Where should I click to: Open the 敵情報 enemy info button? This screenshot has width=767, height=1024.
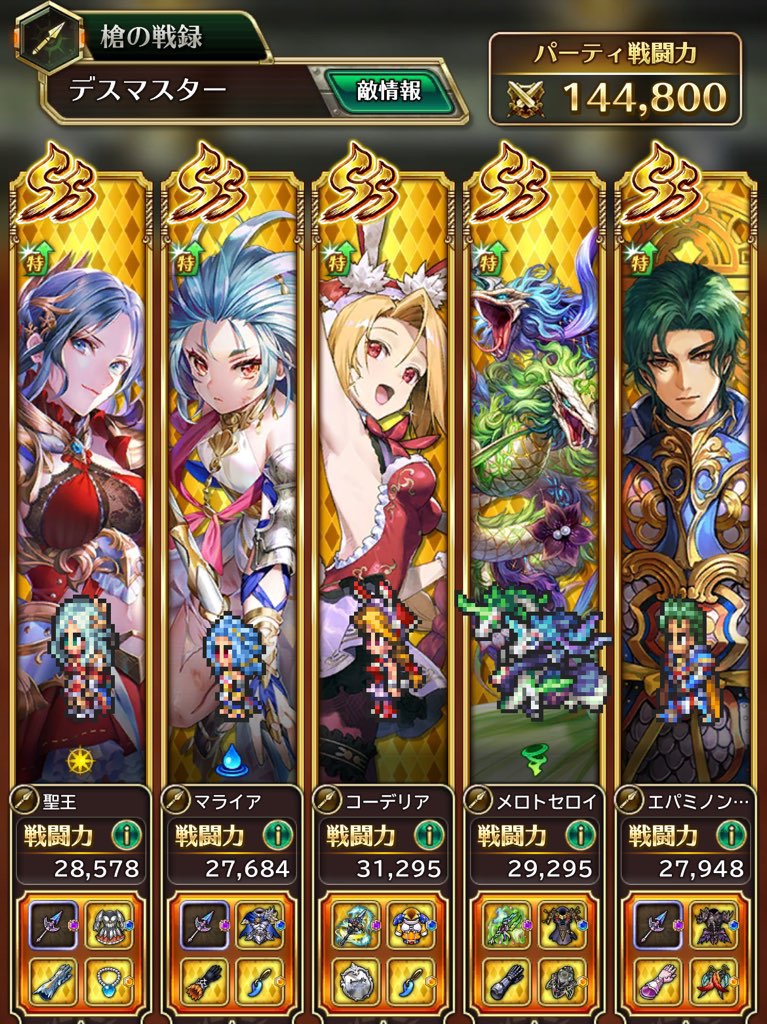click(389, 92)
